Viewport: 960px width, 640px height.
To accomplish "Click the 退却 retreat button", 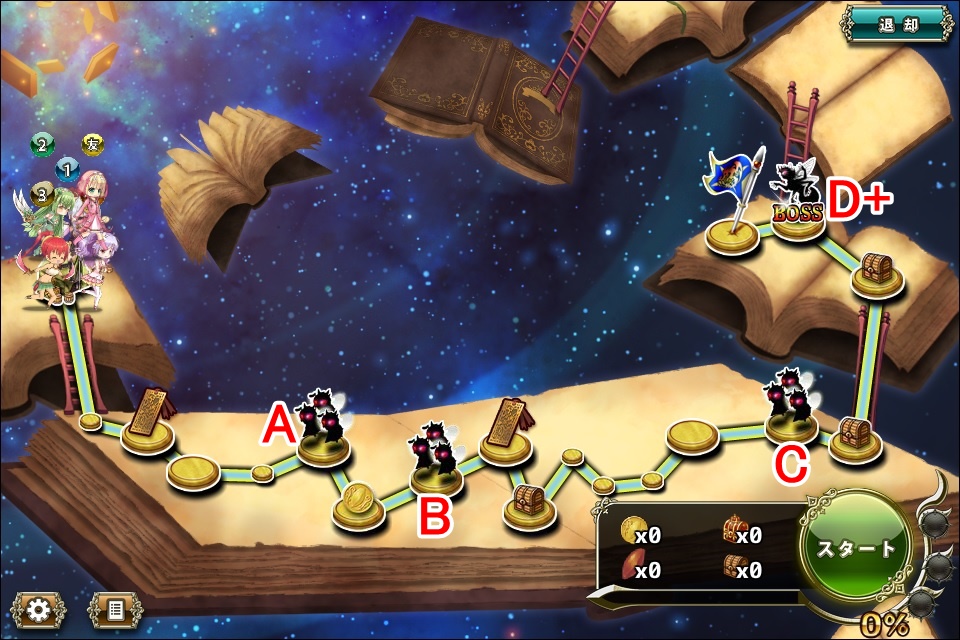I will tap(897, 25).
